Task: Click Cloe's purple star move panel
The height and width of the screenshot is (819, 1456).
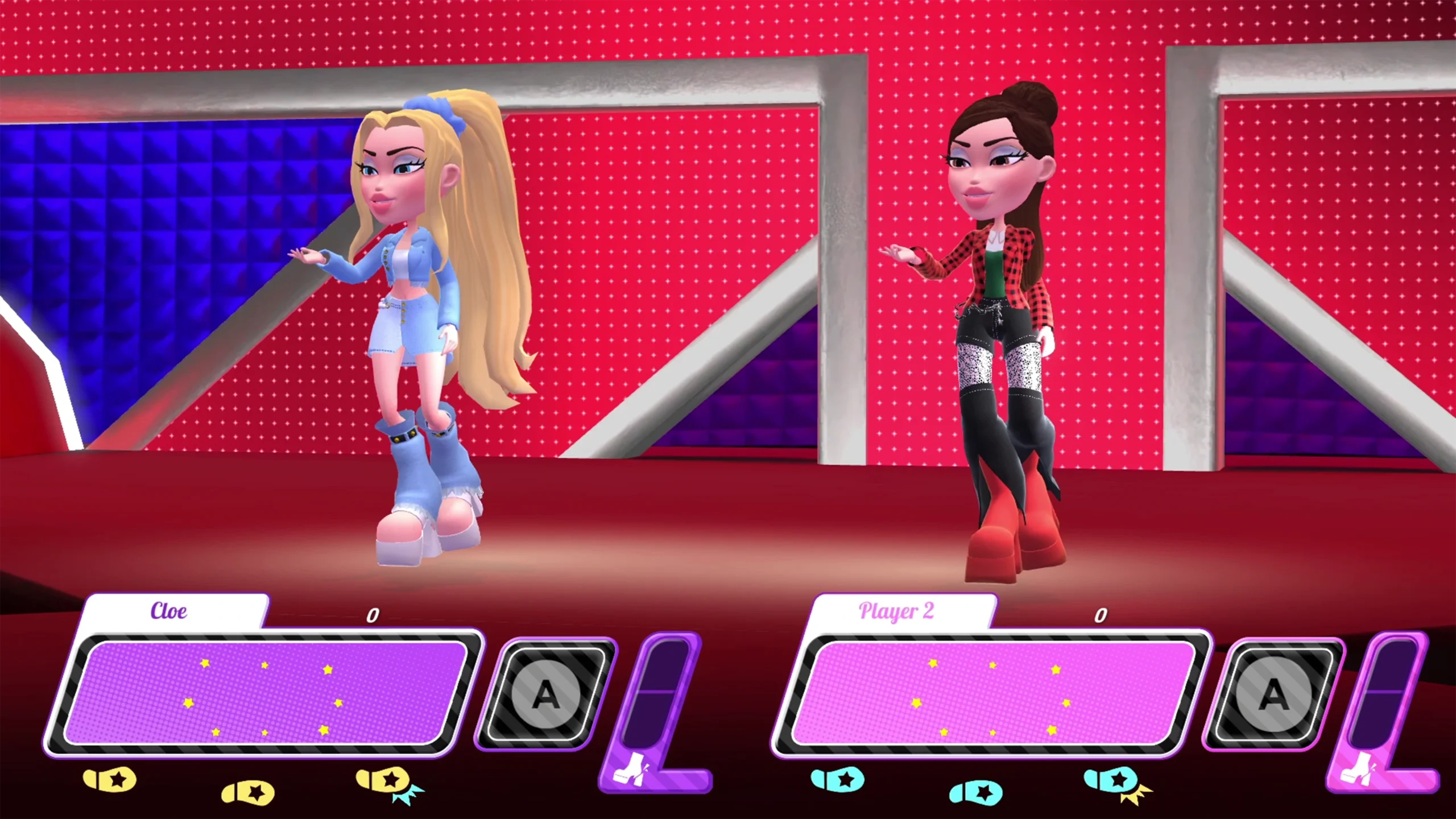Action: pyautogui.click(x=265, y=693)
